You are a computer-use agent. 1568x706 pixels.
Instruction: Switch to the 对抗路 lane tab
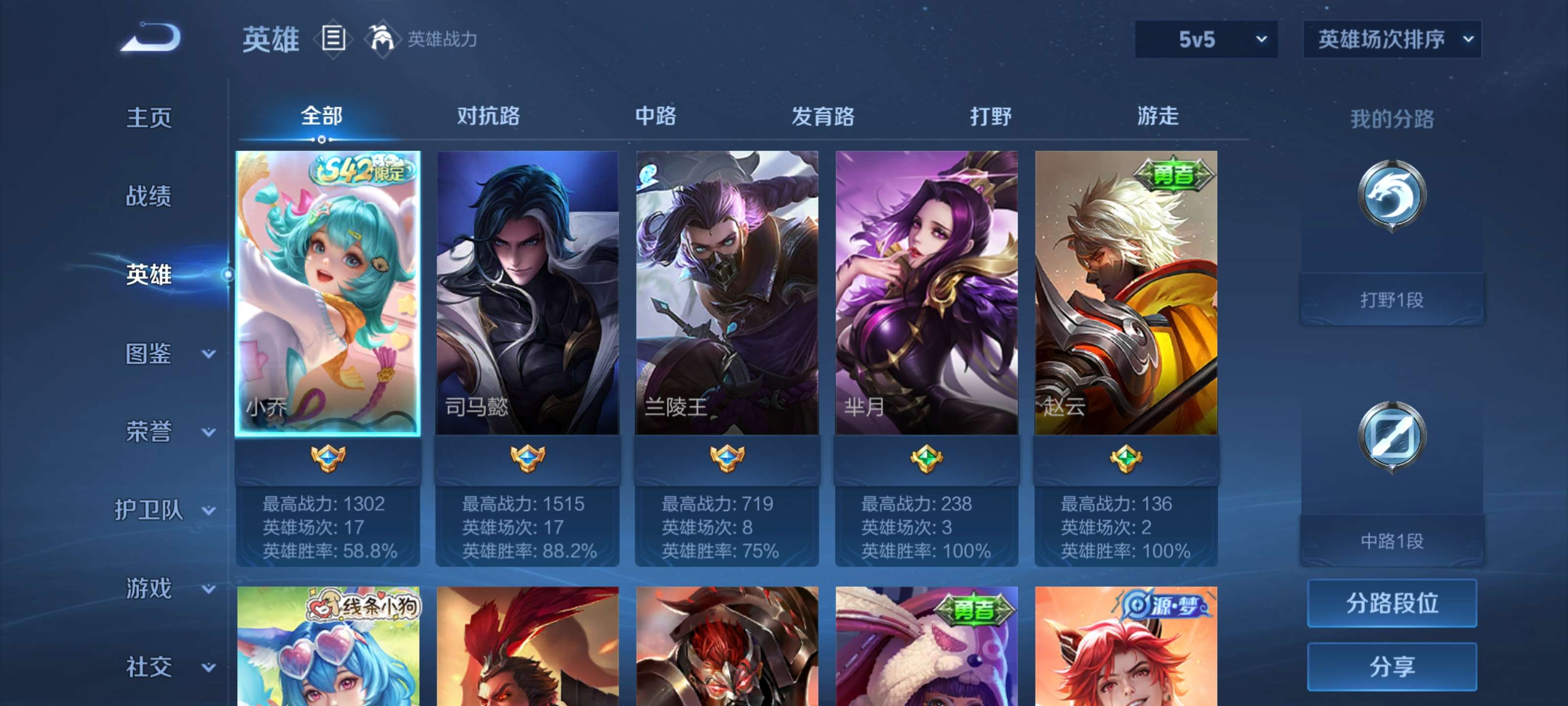(487, 117)
